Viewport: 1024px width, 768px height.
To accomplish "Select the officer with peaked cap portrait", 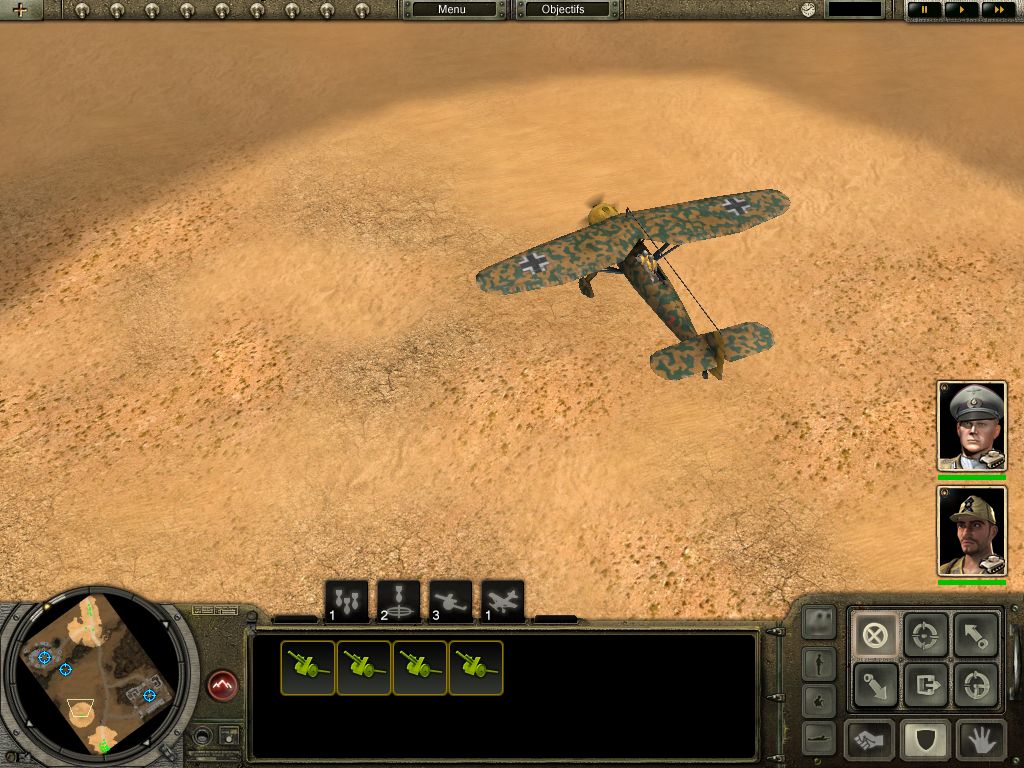I will click(x=971, y=426).
